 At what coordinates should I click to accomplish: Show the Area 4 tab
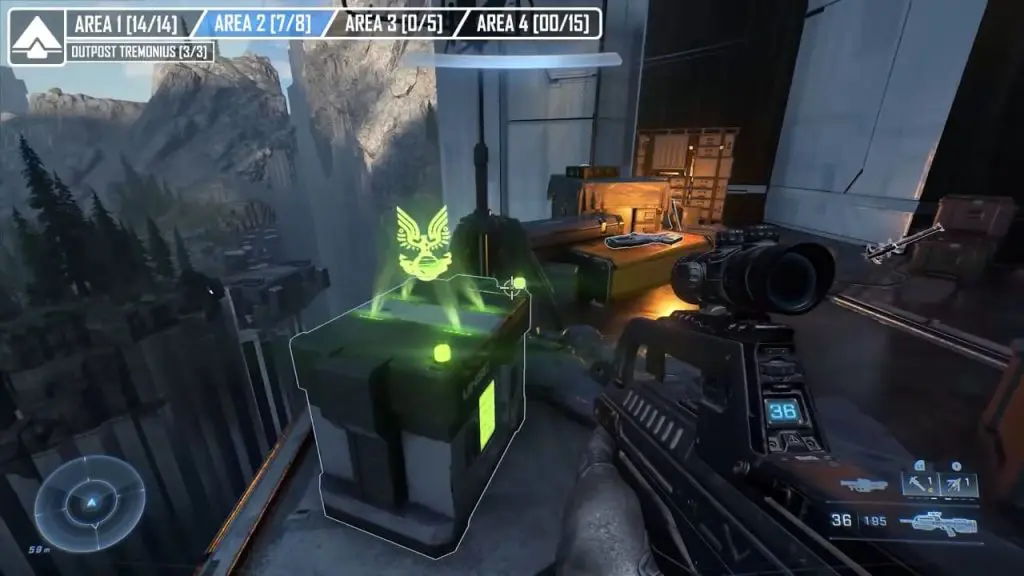[x=530, y=23]
